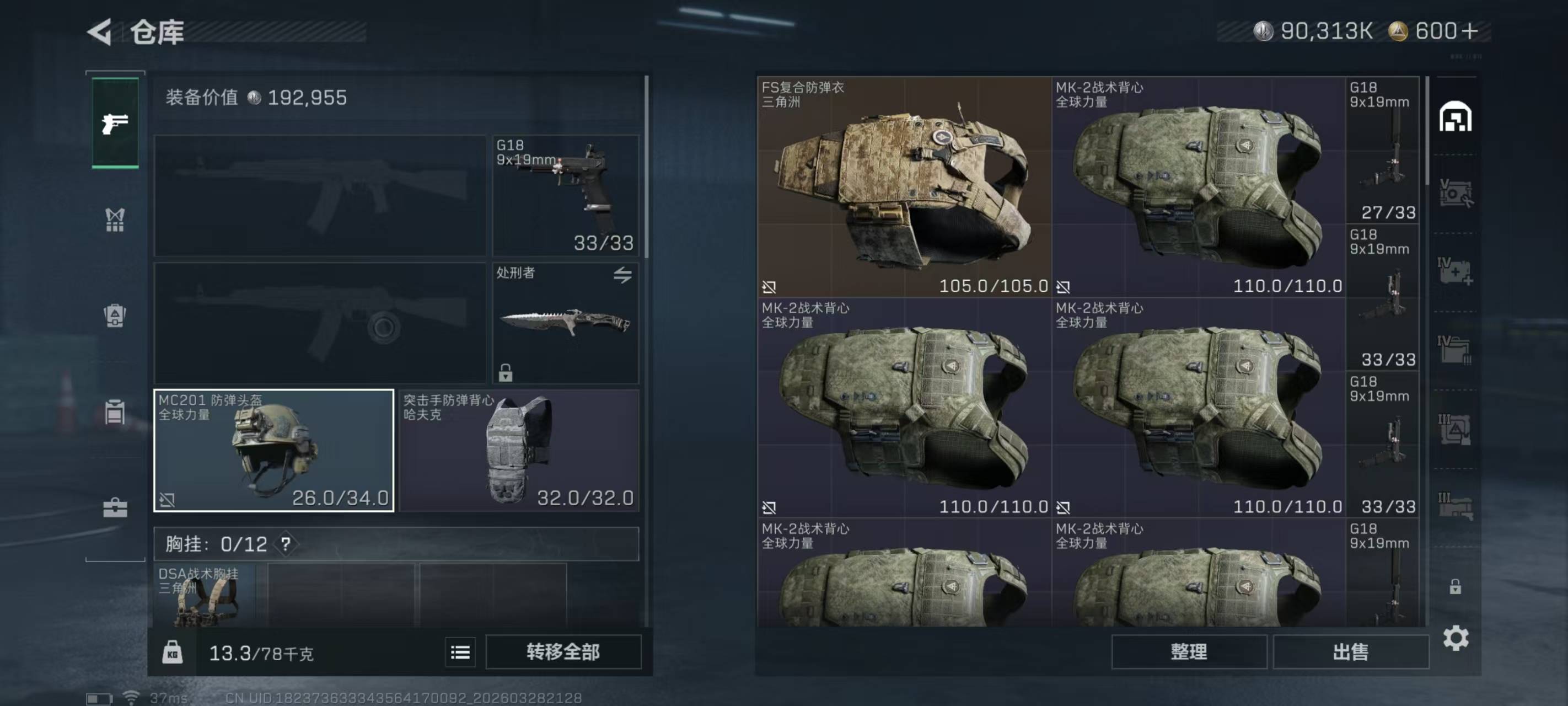Open the 出售 sell option
This screenshot has width=1568, height=706.
point(1351,652)
